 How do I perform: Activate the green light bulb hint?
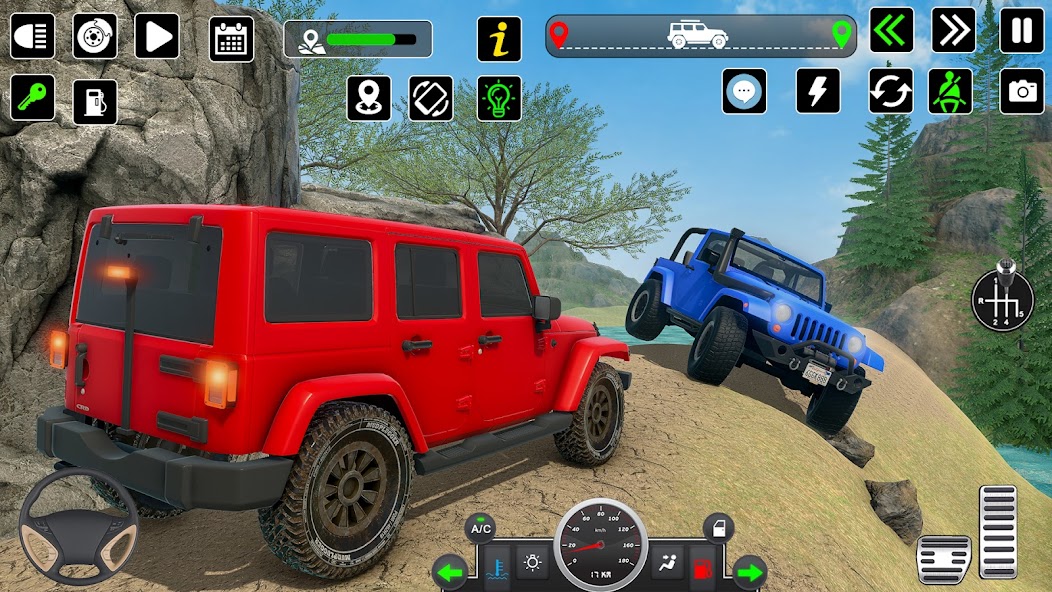click(x=499, y=98)
